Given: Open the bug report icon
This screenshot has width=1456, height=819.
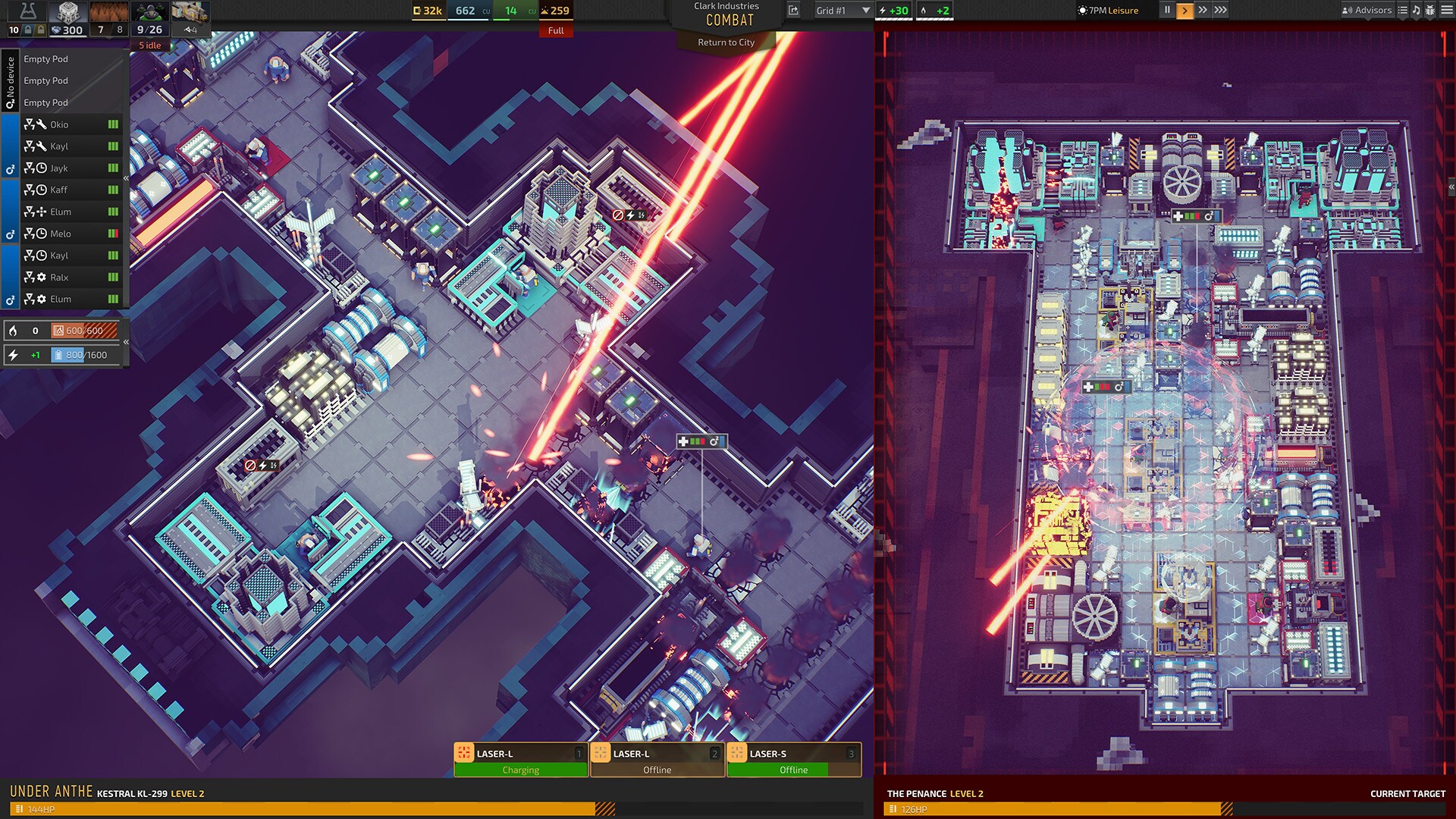Looking at the screenshot, I should pos(1430,11).
